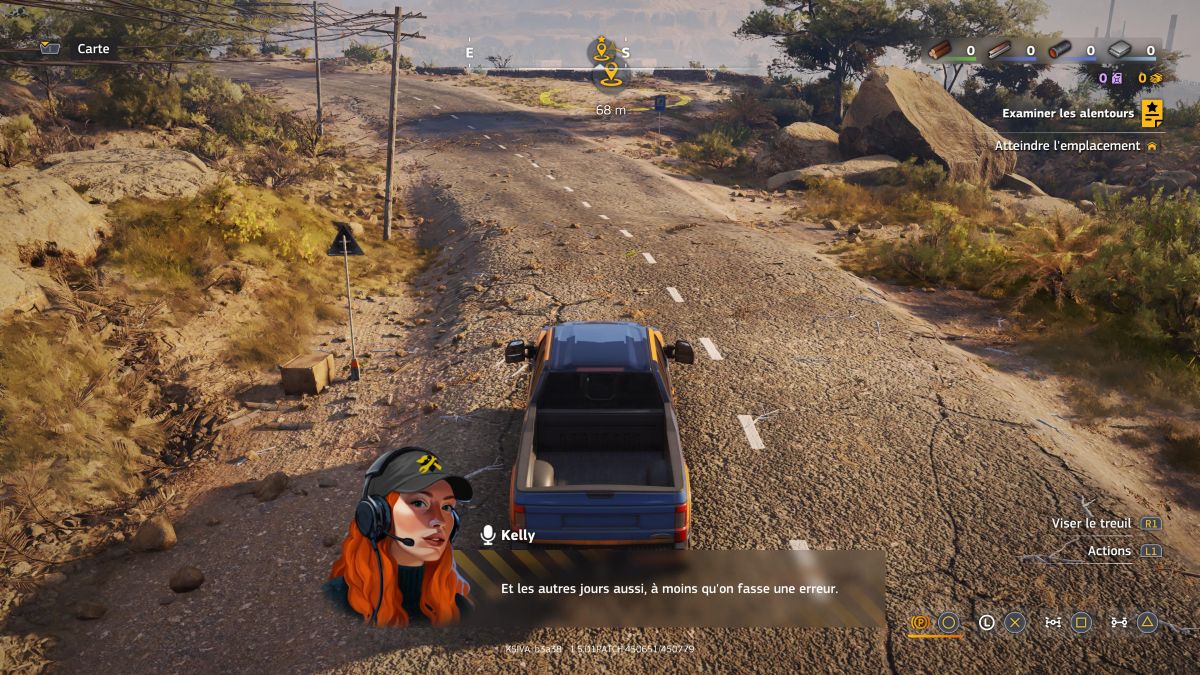Open the Actions option
The width and height of the screenshot is (1200, 675).
tap(1109, 551)
